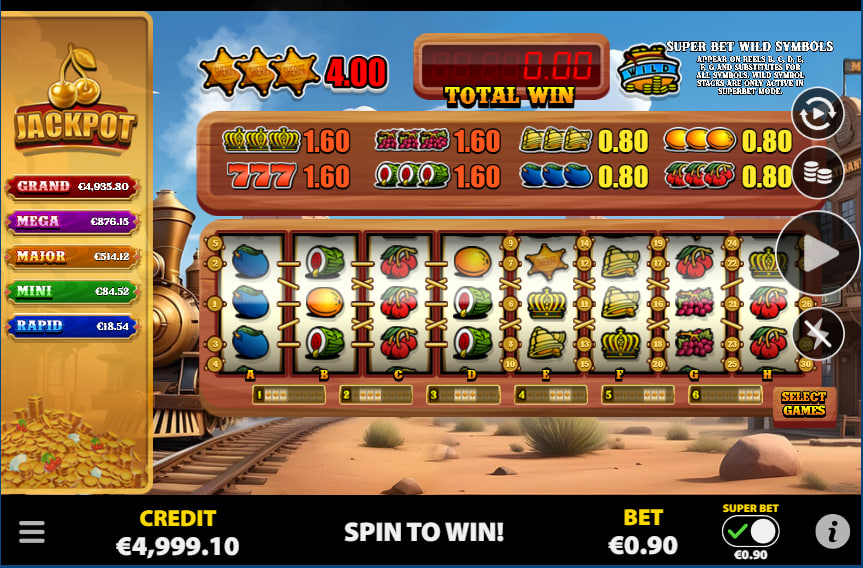863x568 pixels.
Task: Select game slot number 3
Action: tap(463, 395)
